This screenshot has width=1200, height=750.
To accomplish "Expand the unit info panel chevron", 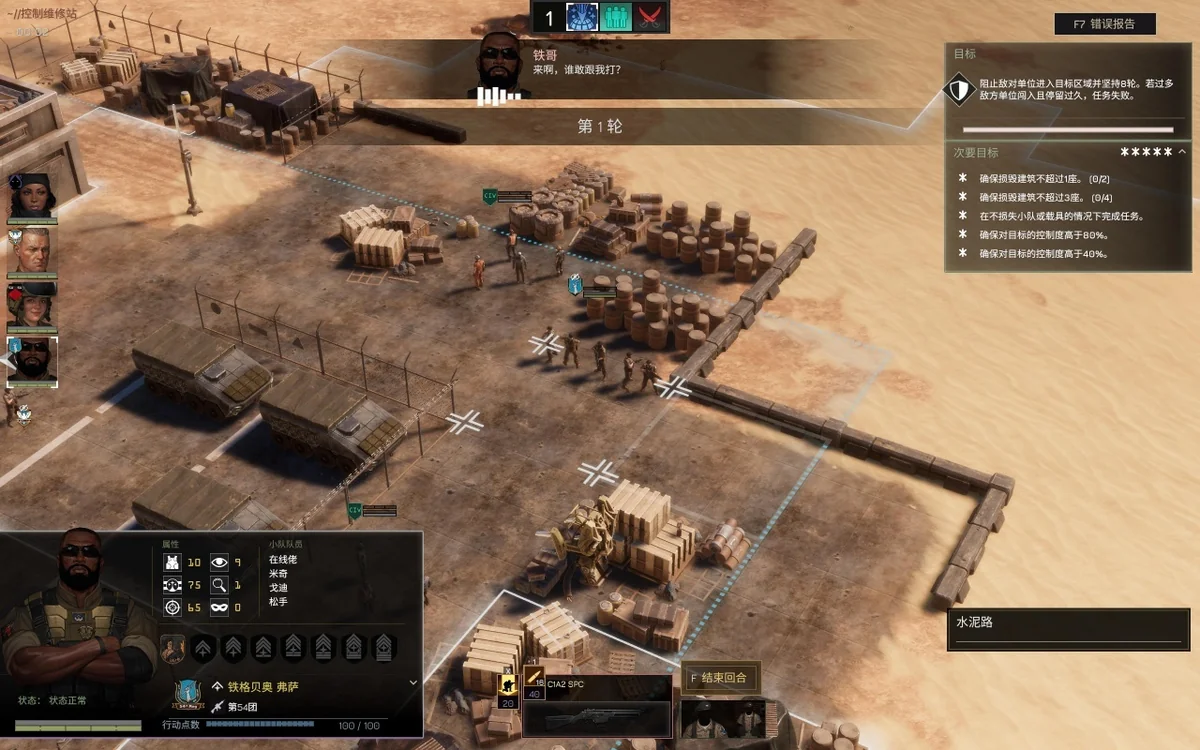I will coord(414,682).
